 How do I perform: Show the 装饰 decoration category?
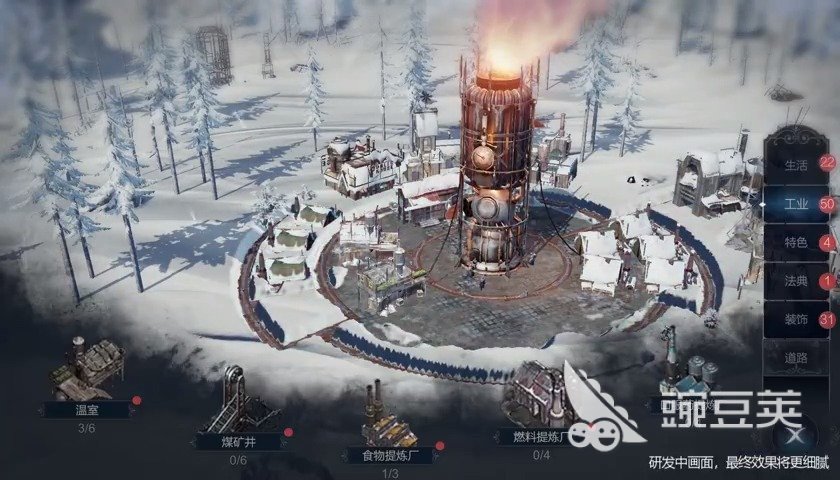(797, 320)
